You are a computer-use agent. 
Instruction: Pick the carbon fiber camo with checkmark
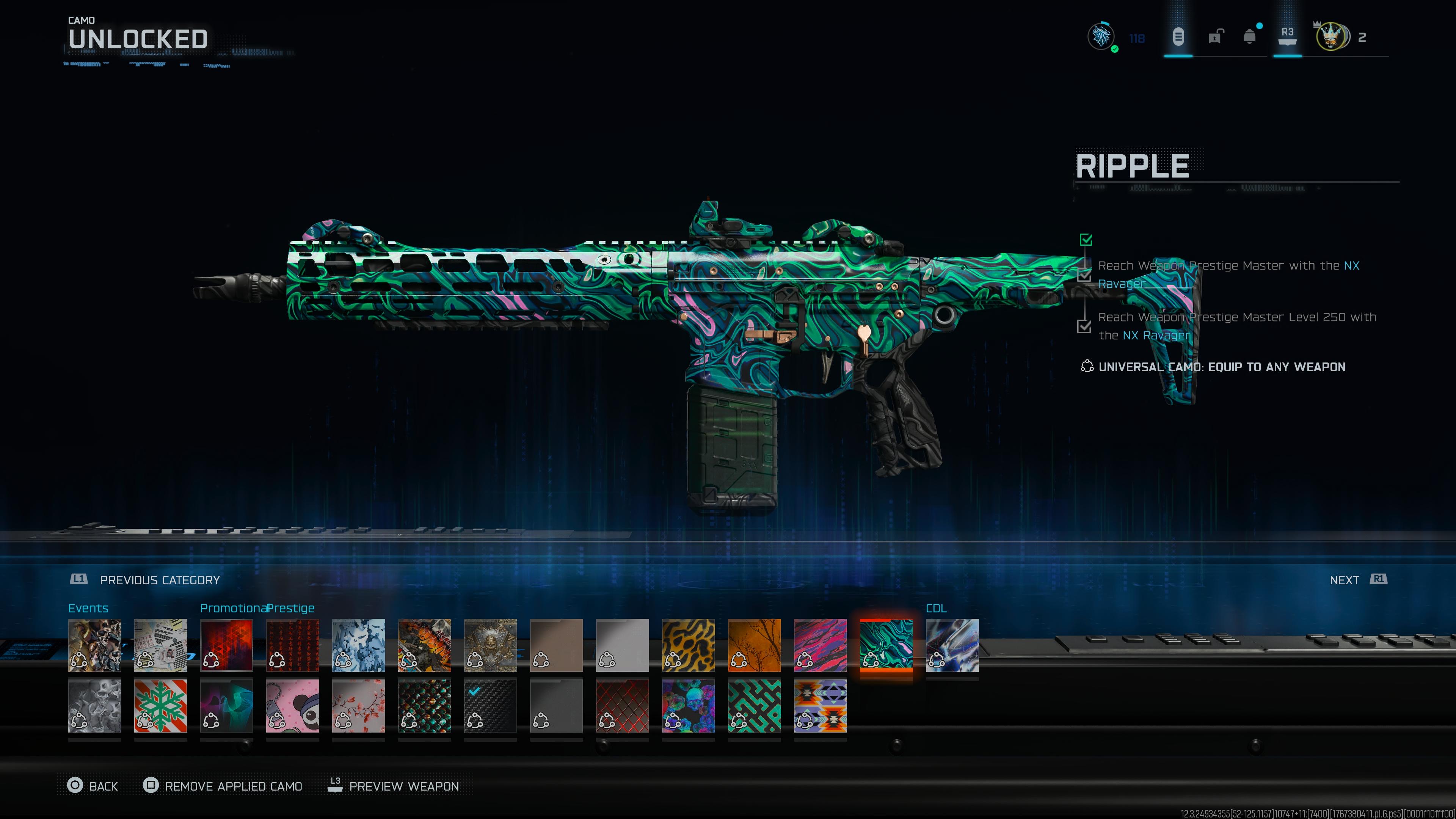(x=490, y=706)
